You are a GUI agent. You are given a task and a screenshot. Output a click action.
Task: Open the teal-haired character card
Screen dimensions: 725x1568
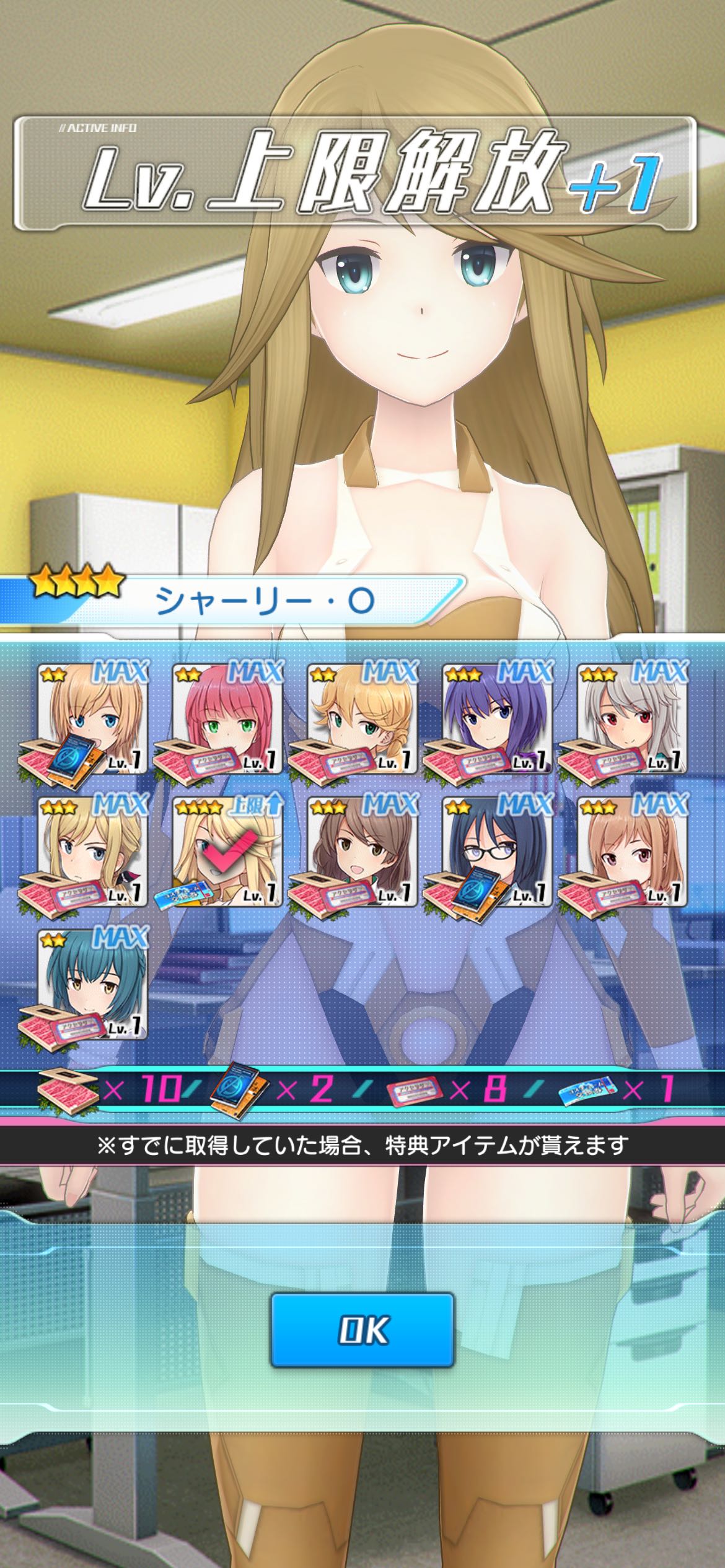point(93,983)
